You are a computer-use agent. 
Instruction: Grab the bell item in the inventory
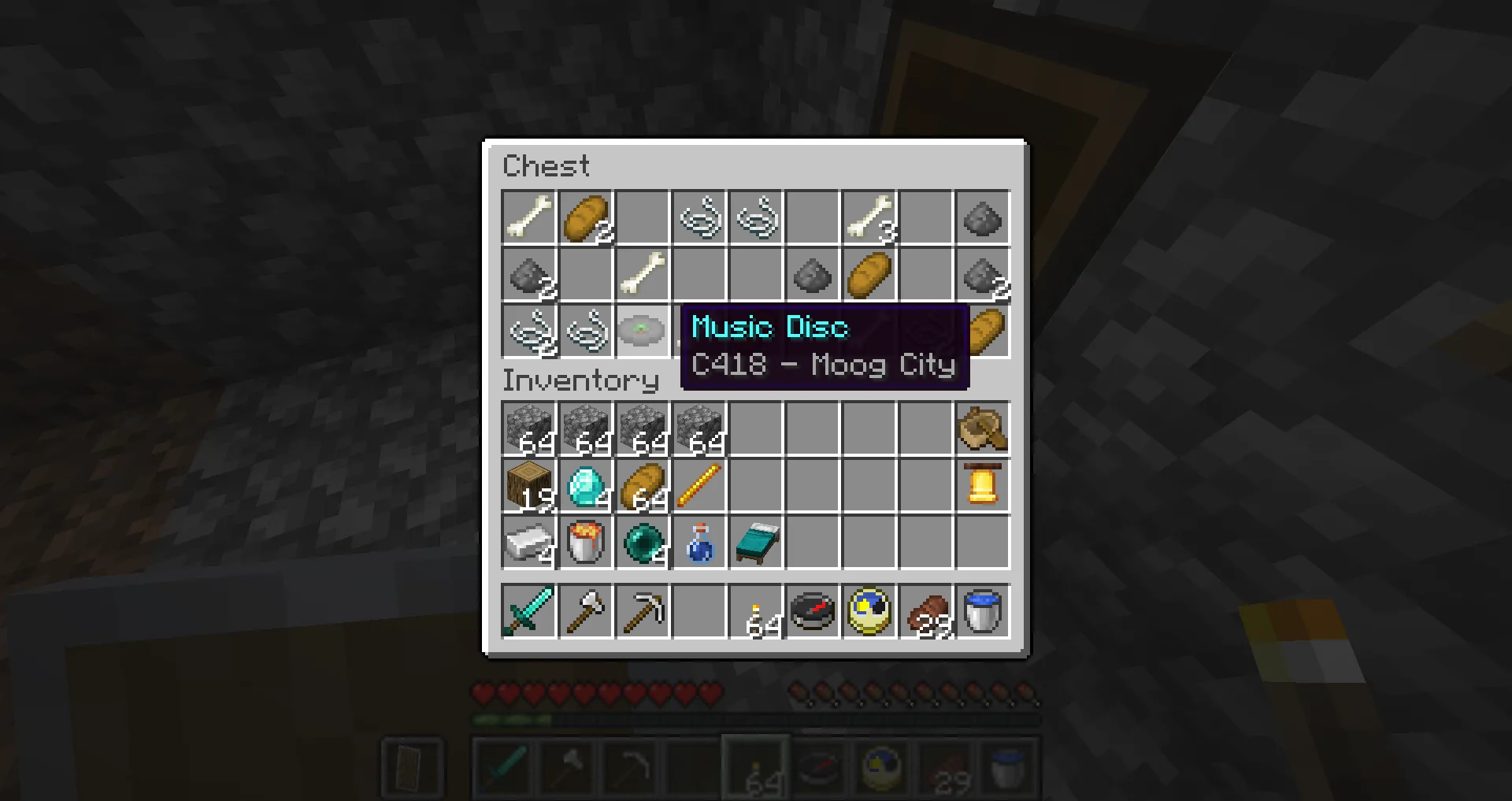click(x=982, y=486)
